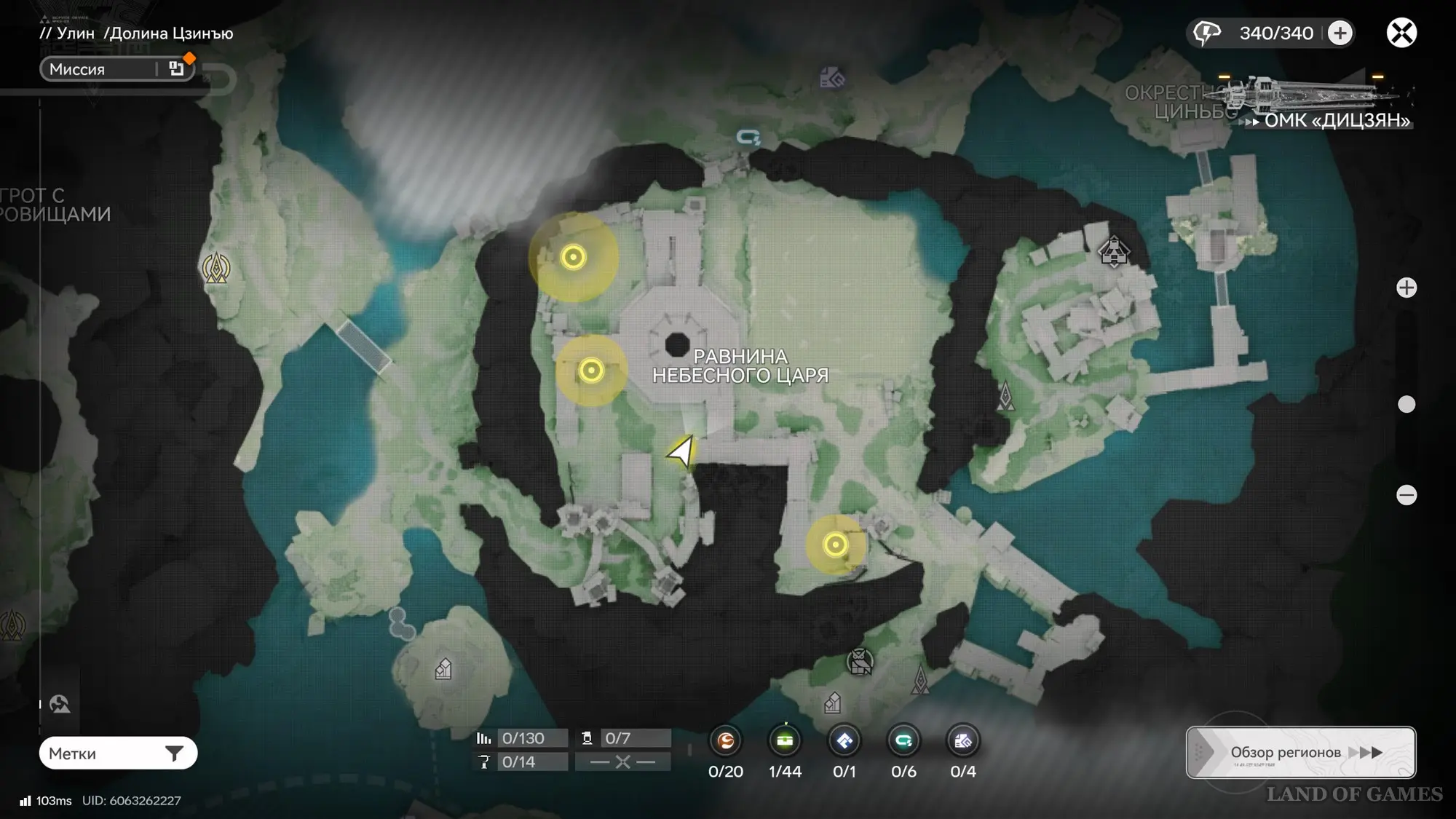Select the teal loop collectible icon showing 0/6
Image resolution: width=1456 pixels, height=819 pixels.
(x=903, y=741)
